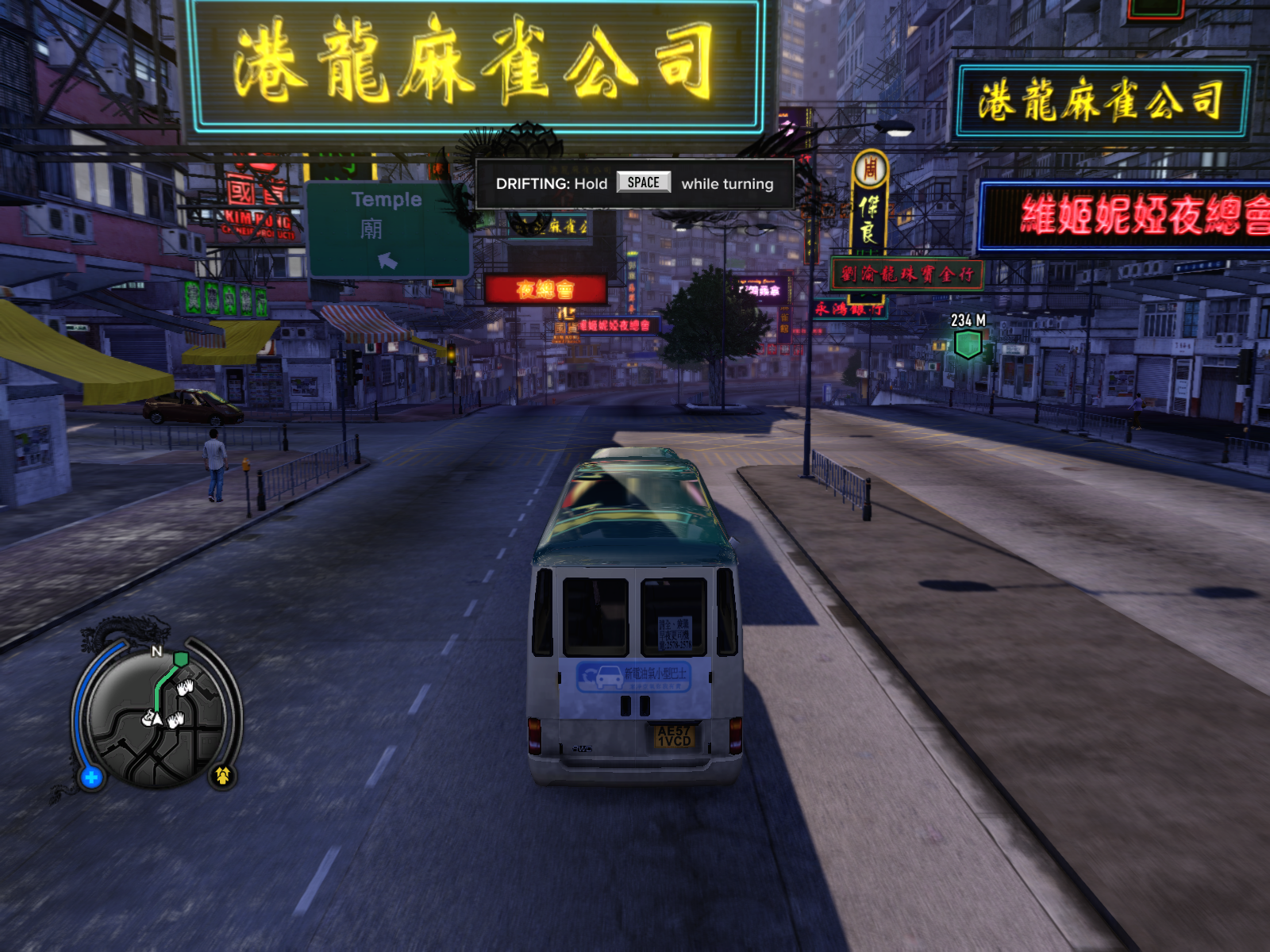Click the blue health cross icon

[91, 777]
